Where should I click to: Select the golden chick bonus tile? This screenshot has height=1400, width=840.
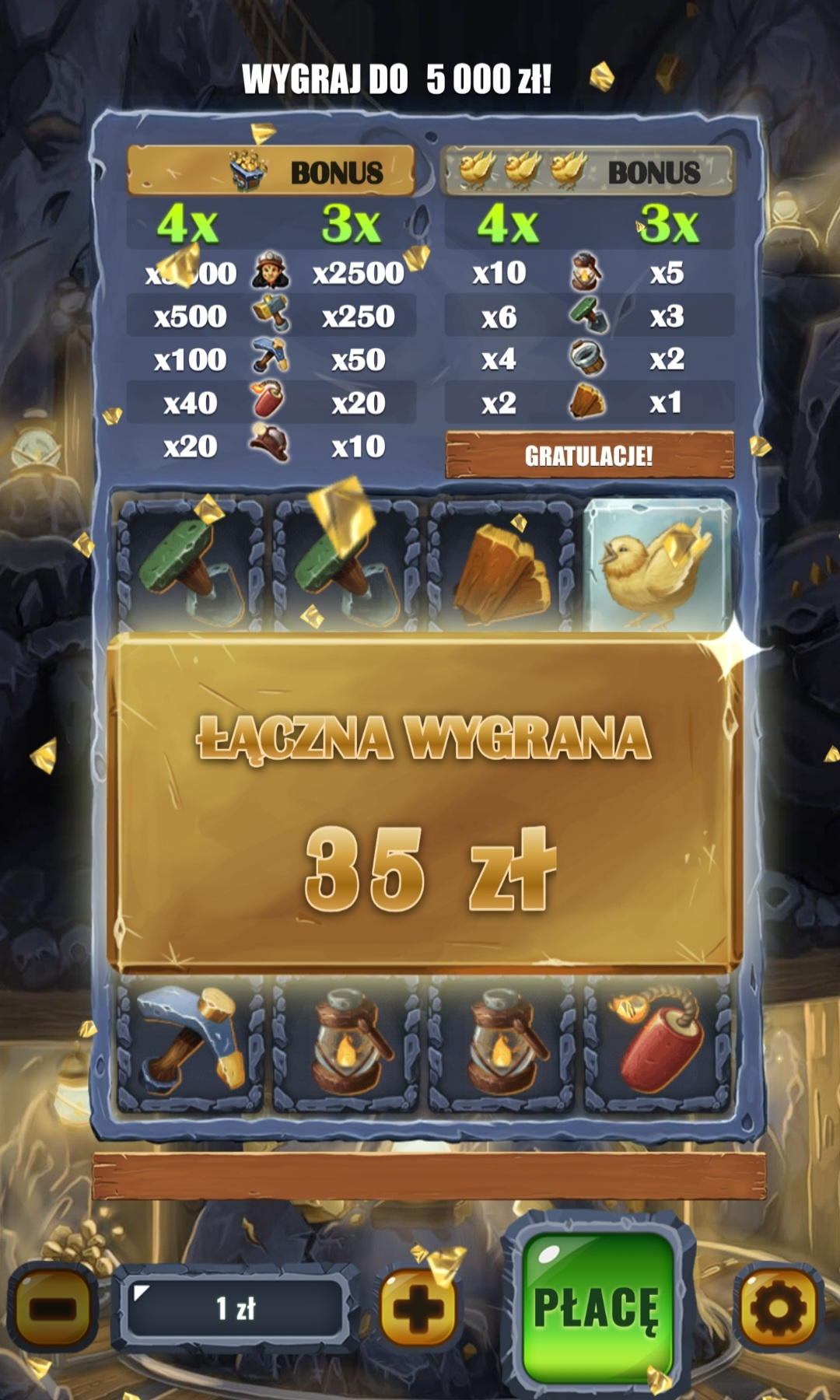pos(657,565)
